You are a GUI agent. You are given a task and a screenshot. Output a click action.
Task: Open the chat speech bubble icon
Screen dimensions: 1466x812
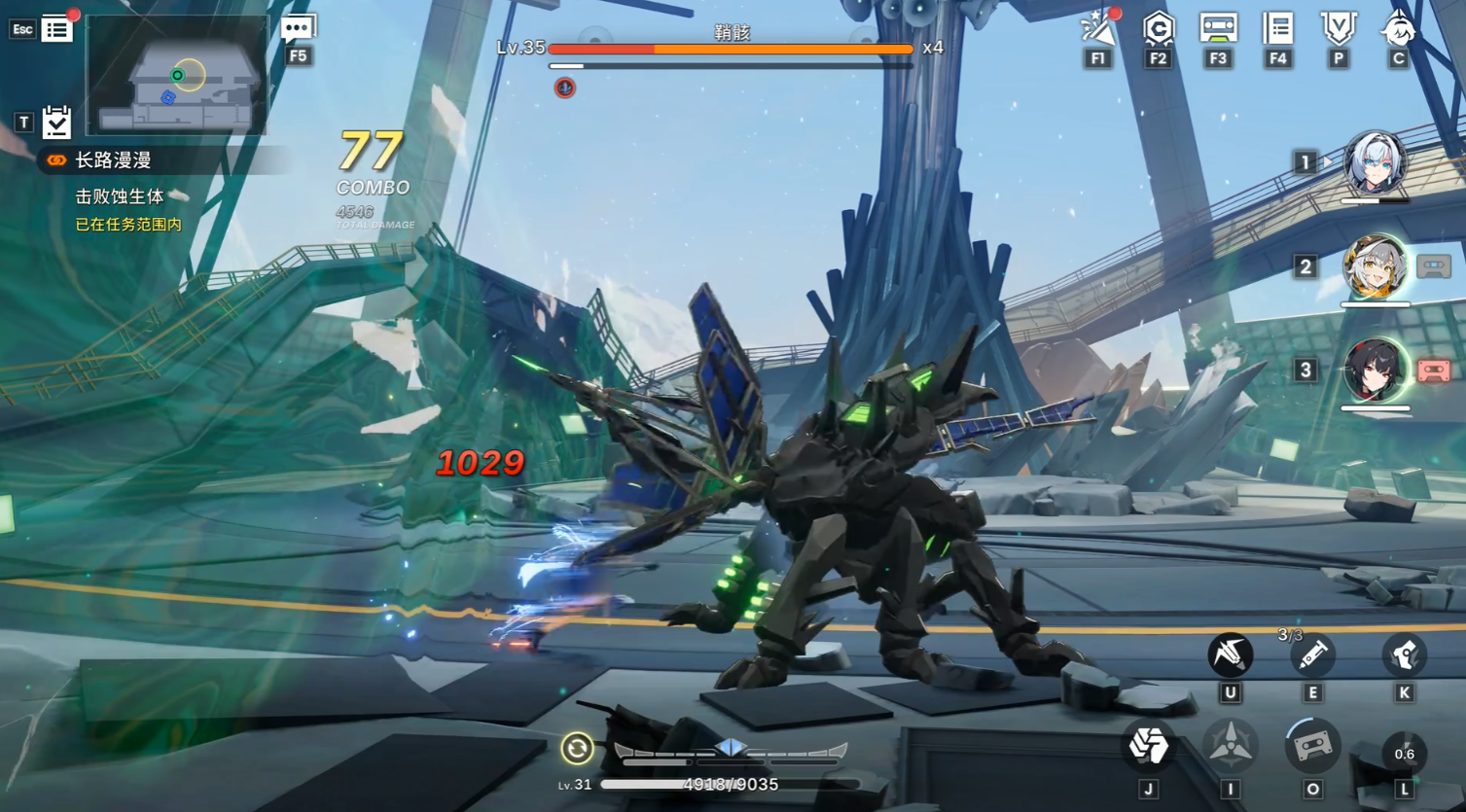297,29
